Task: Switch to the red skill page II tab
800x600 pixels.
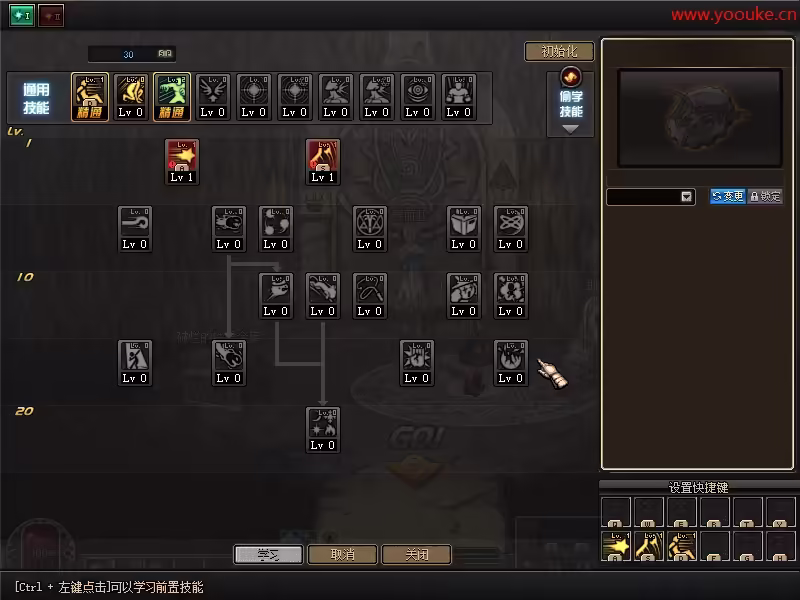Action: 51,16
